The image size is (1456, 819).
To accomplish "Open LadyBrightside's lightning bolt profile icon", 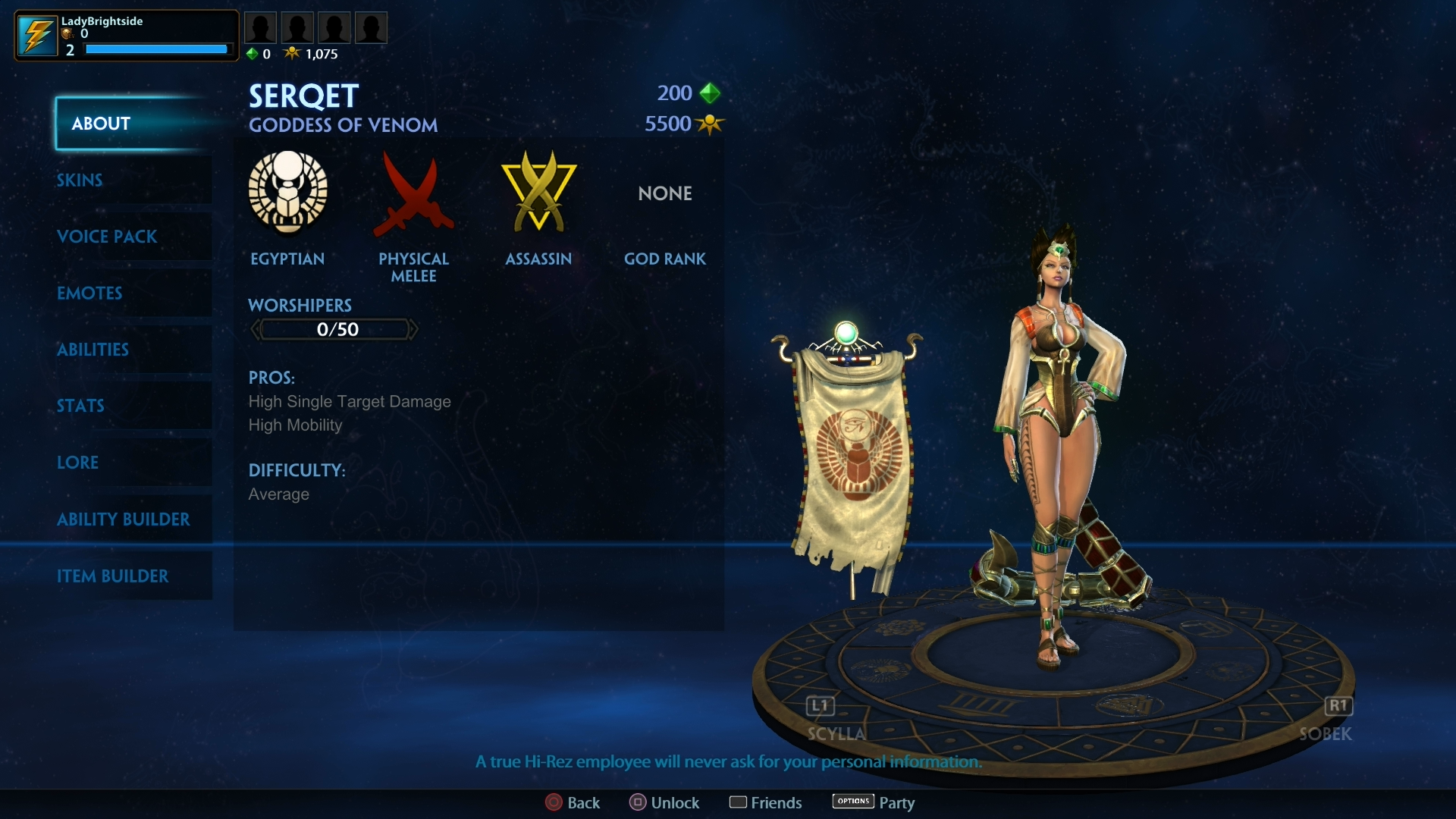I will (x=36, y=34).
